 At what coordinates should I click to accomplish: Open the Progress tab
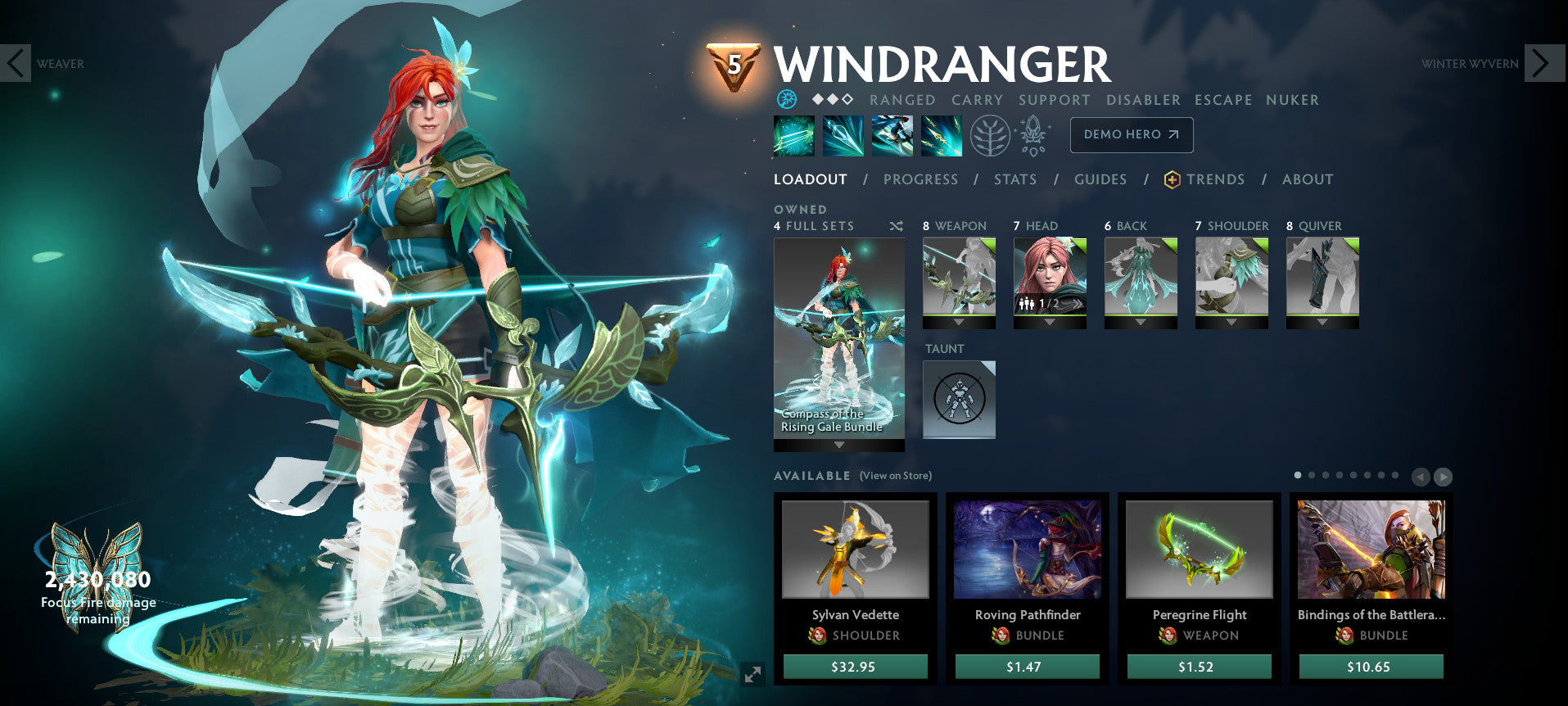coord(920,179)
